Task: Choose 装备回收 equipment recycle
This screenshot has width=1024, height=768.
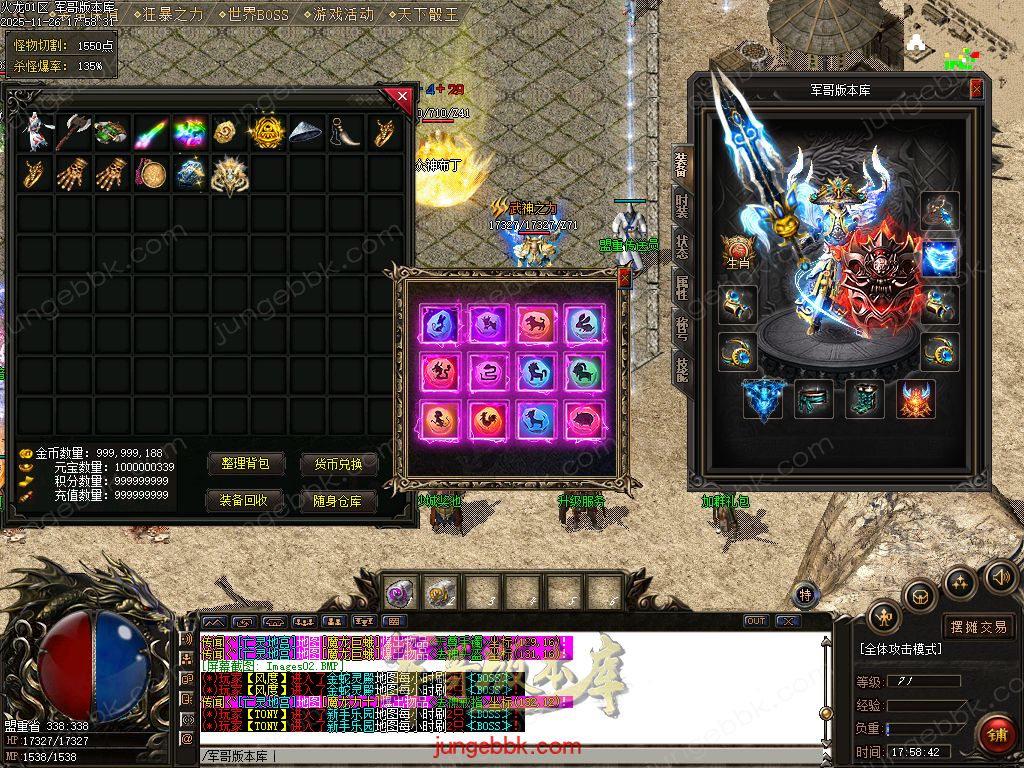Action: [x=246, y=500]
